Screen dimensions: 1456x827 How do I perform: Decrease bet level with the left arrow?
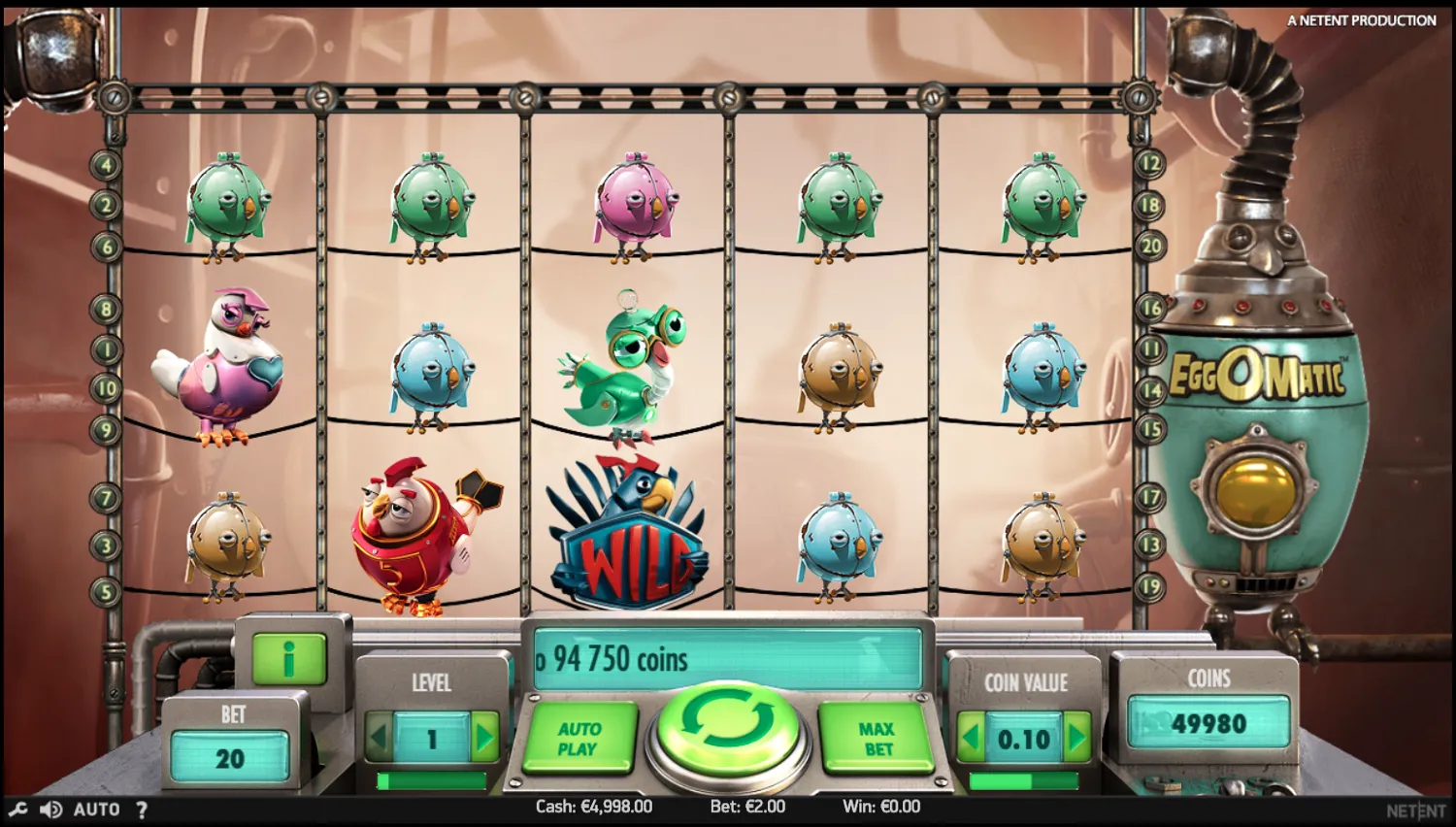pyautogui.click(x=381, y=736)
